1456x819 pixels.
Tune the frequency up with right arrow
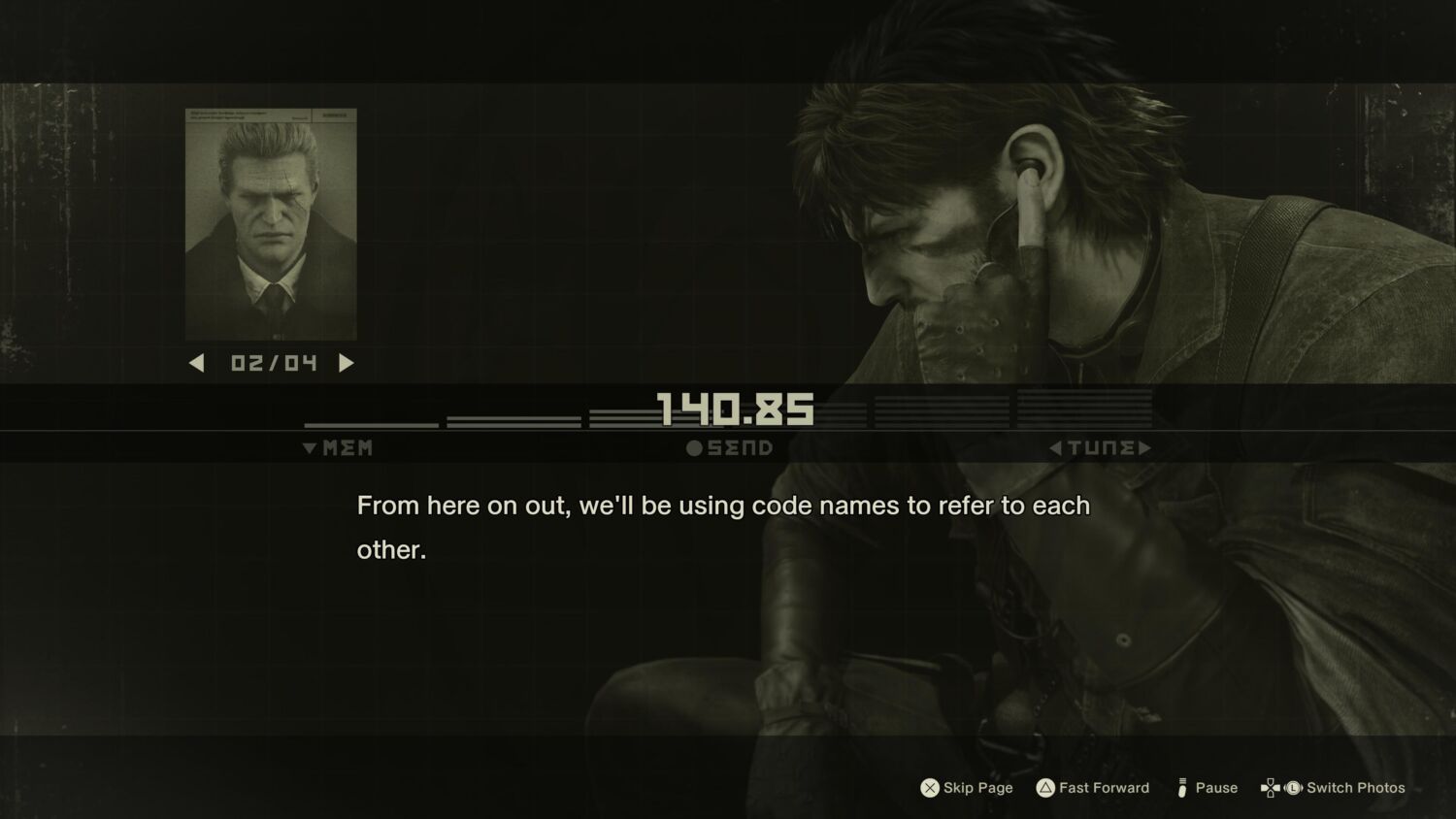click(1145, 447)
